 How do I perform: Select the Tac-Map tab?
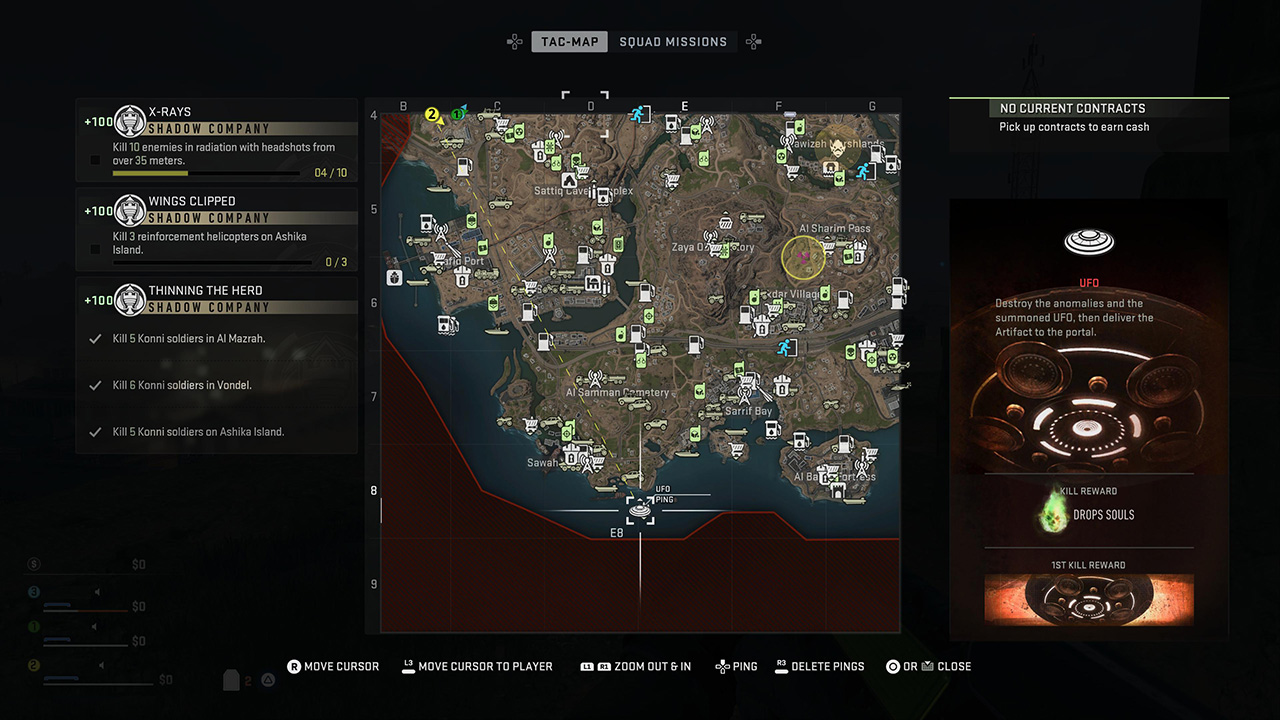(569, 42)
